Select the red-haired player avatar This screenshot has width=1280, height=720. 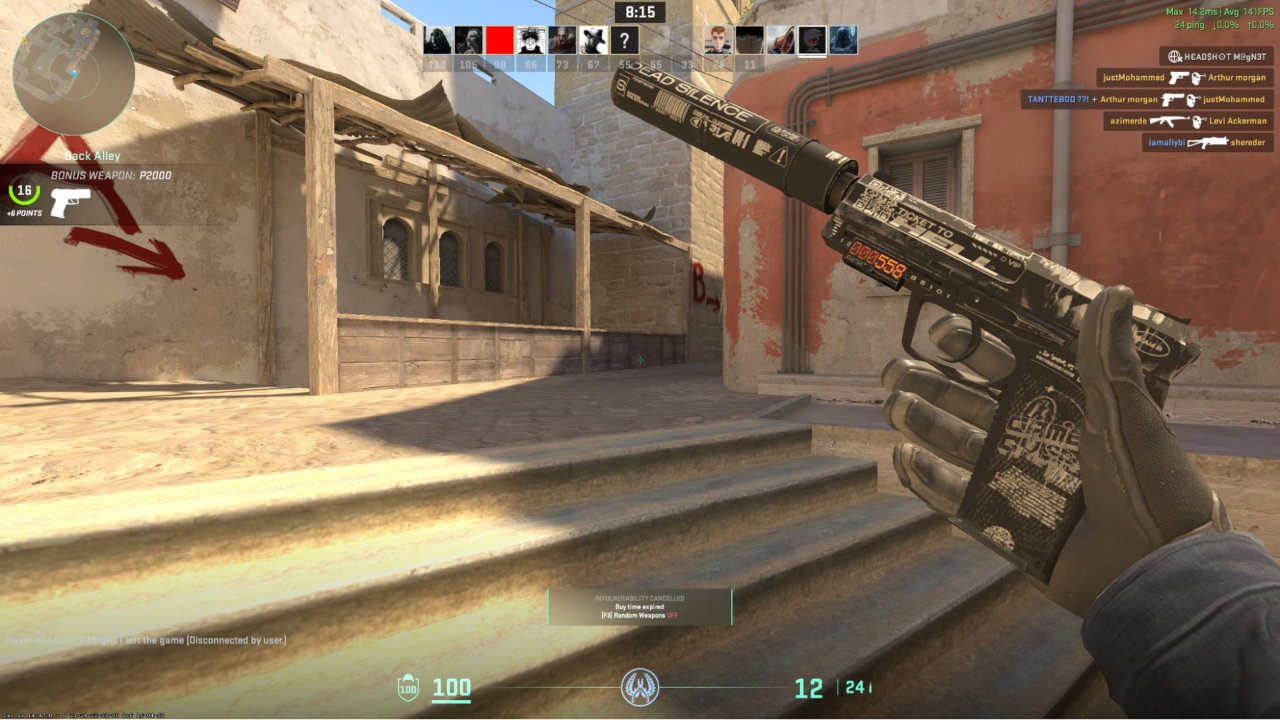(718, 40)
